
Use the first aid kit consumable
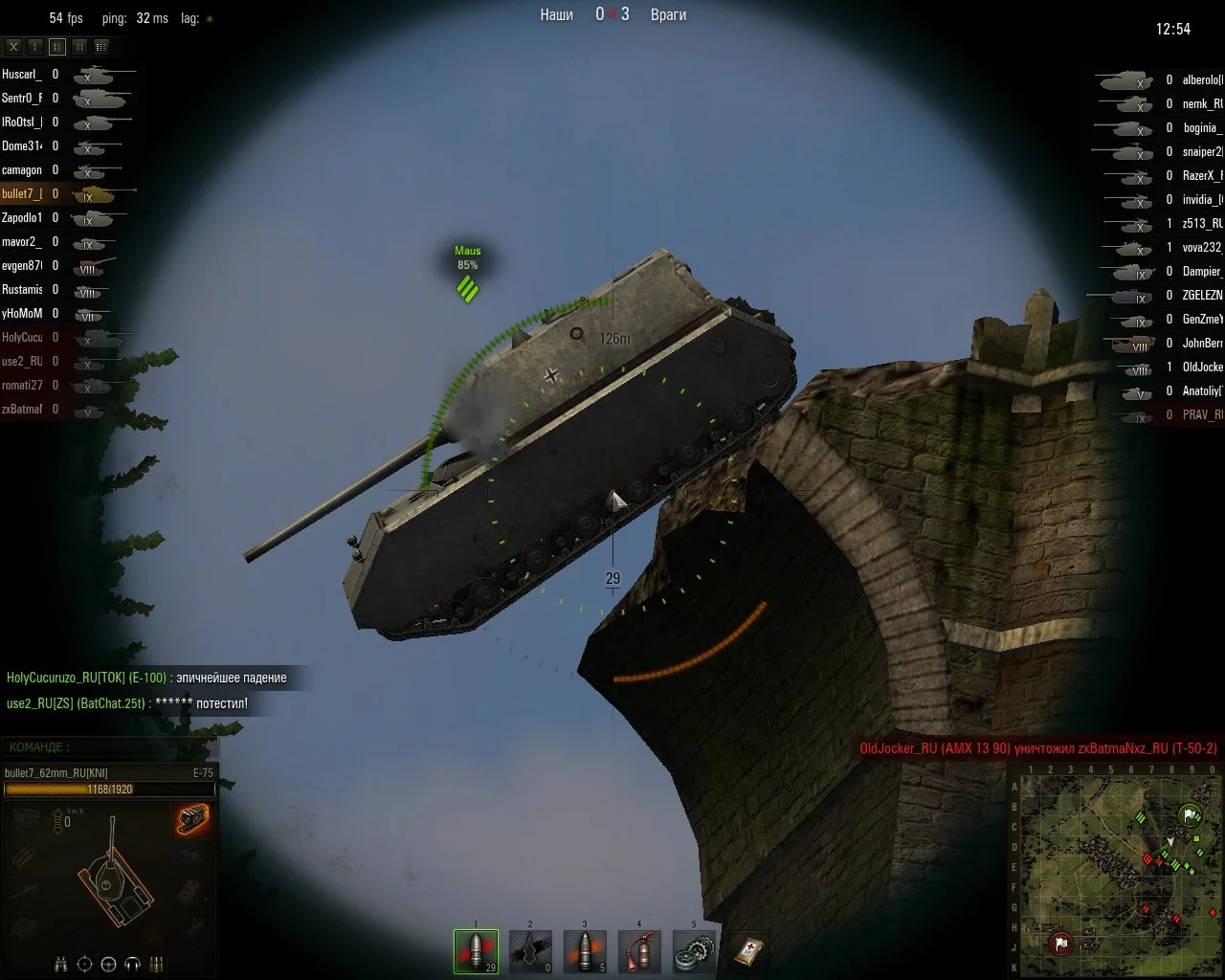point(748,950)
